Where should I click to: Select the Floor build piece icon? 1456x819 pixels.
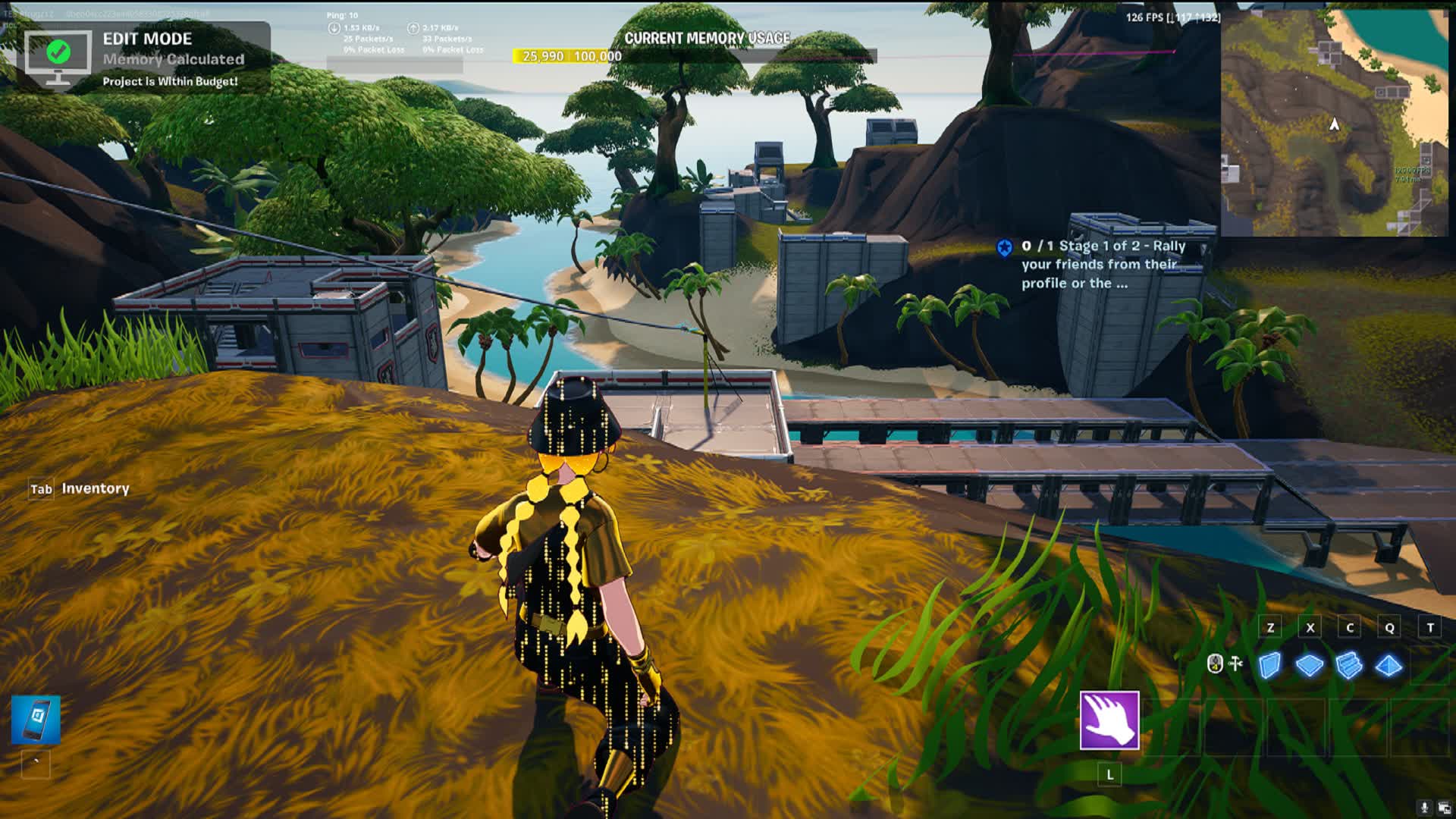click(1310, 665)
